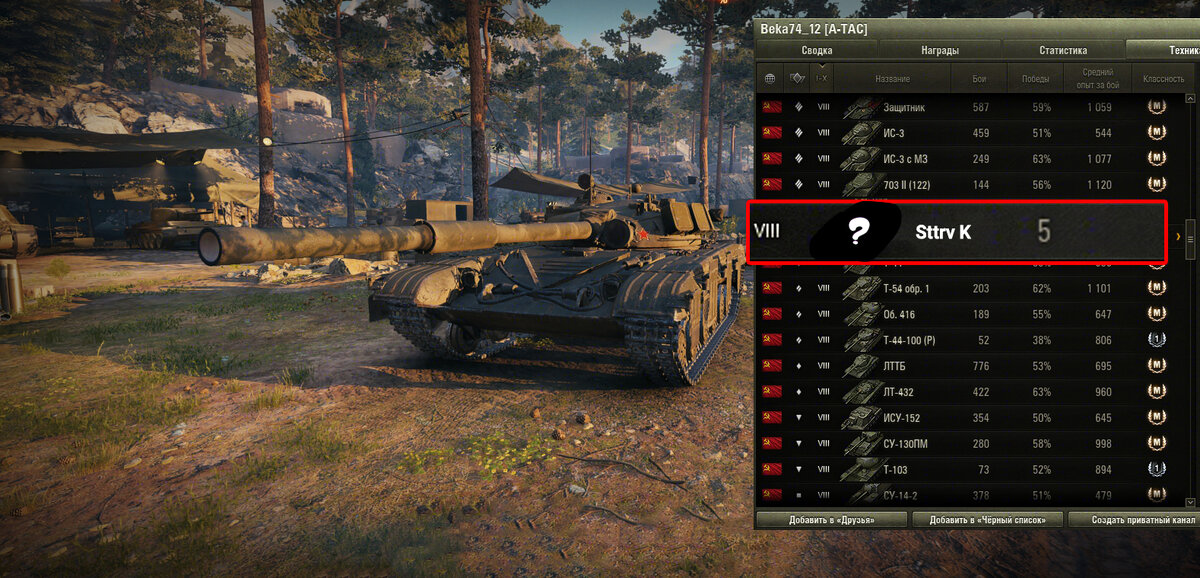
Task: Open the Награды tab
Action: pyautogui.click(x=940, y=50)
